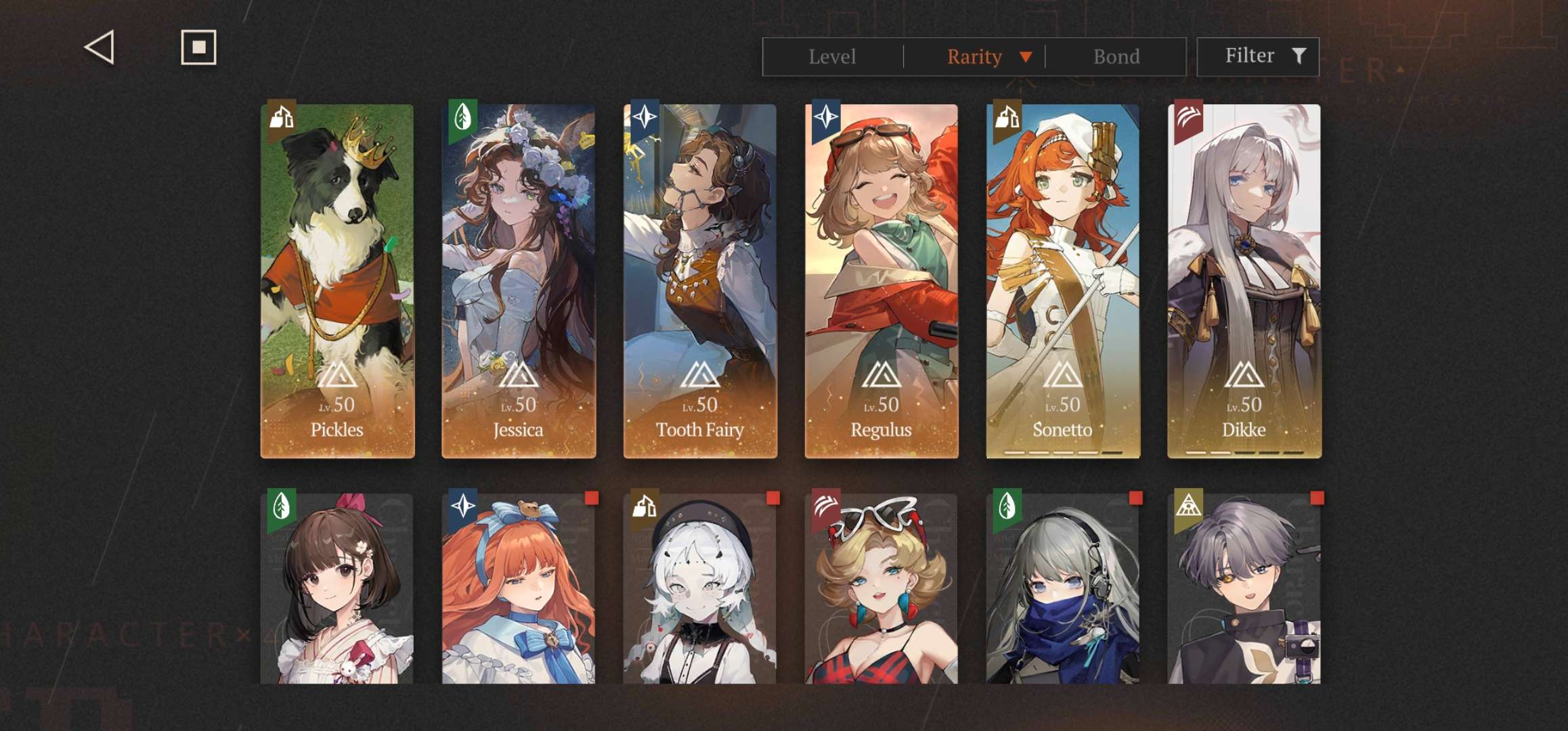The height and width of the screenshot is (731, 1568).
Task: Go back with the triangle arrow
Action: click(100, 48)
